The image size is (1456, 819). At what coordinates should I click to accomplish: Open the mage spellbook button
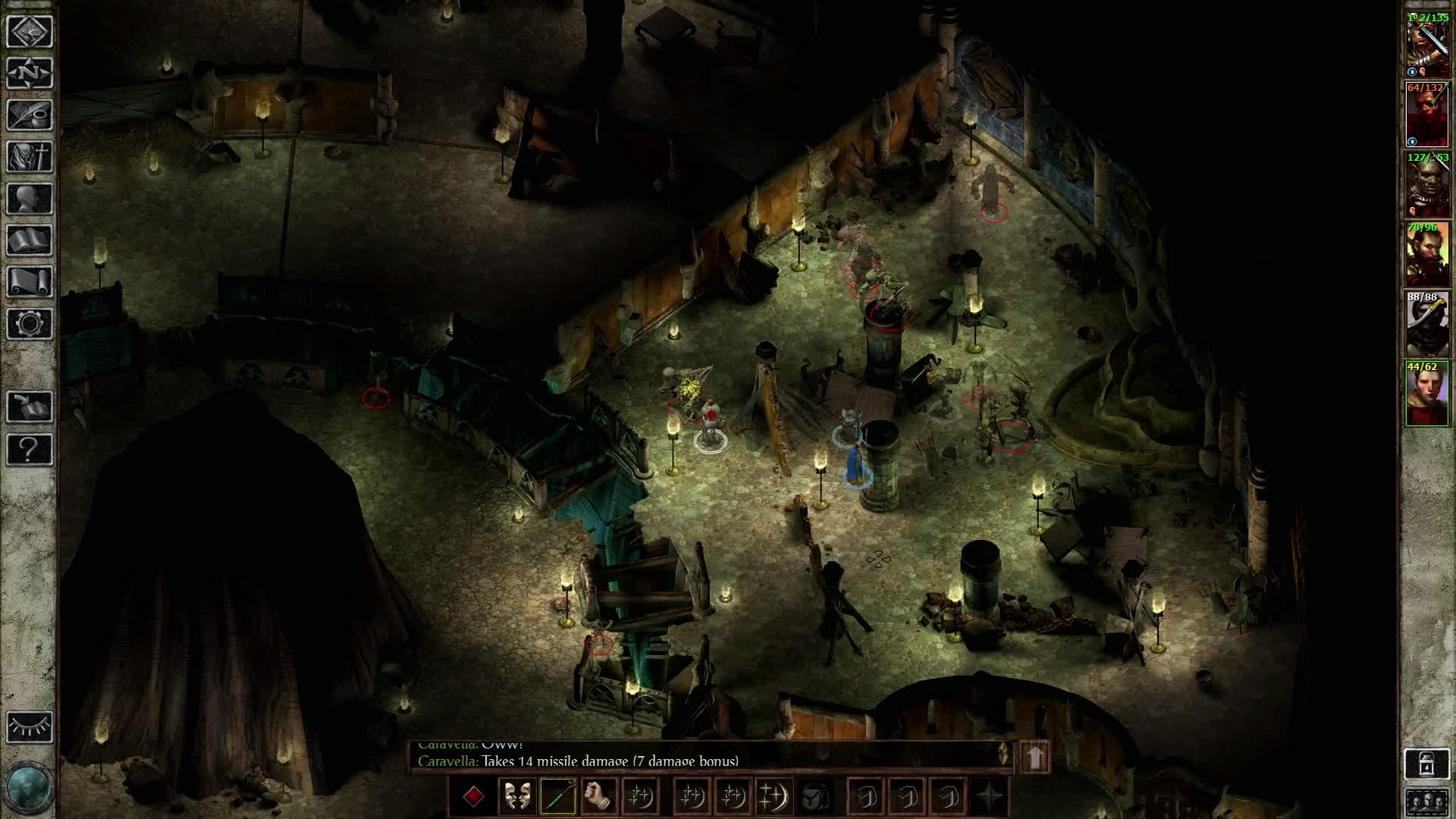[30, 240]
